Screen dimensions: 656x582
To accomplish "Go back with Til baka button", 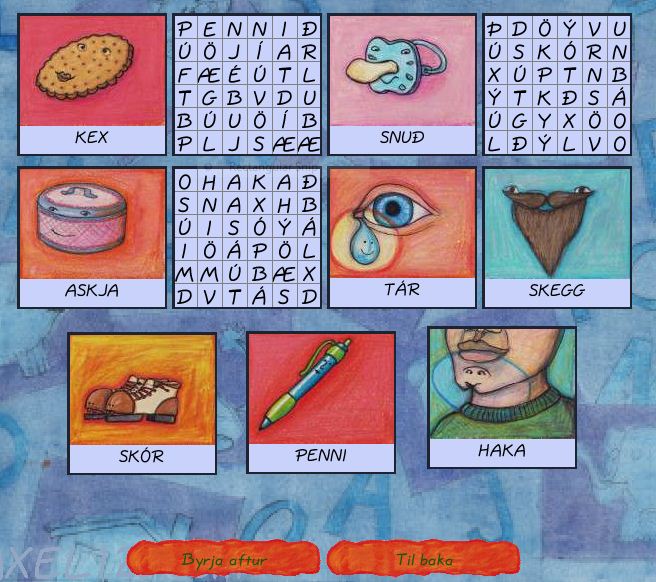I will coord(424,559).
